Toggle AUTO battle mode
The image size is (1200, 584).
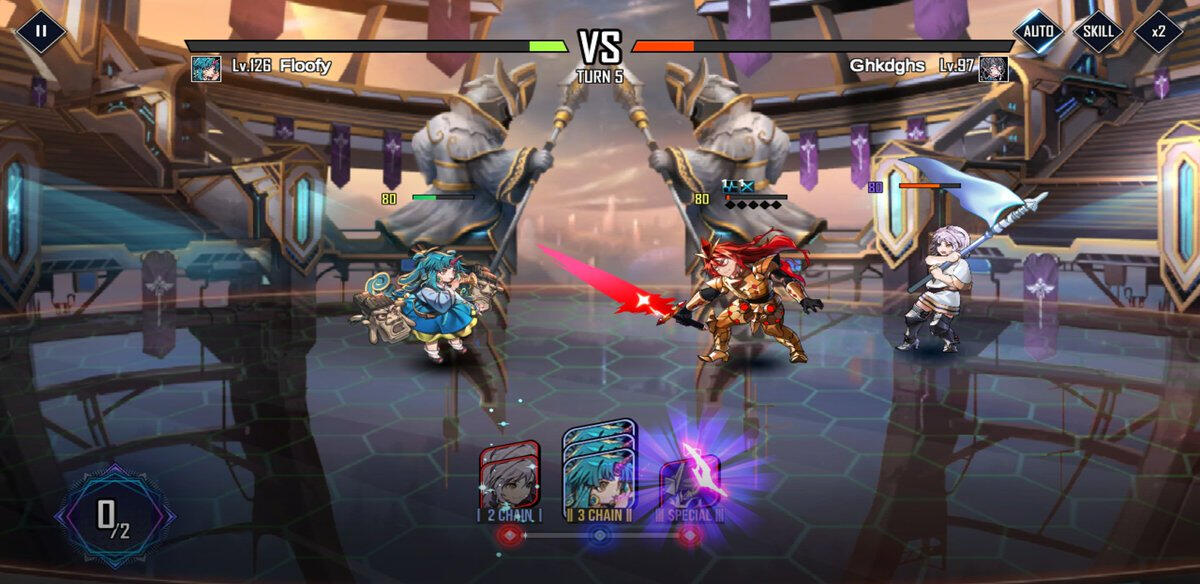1038,31
